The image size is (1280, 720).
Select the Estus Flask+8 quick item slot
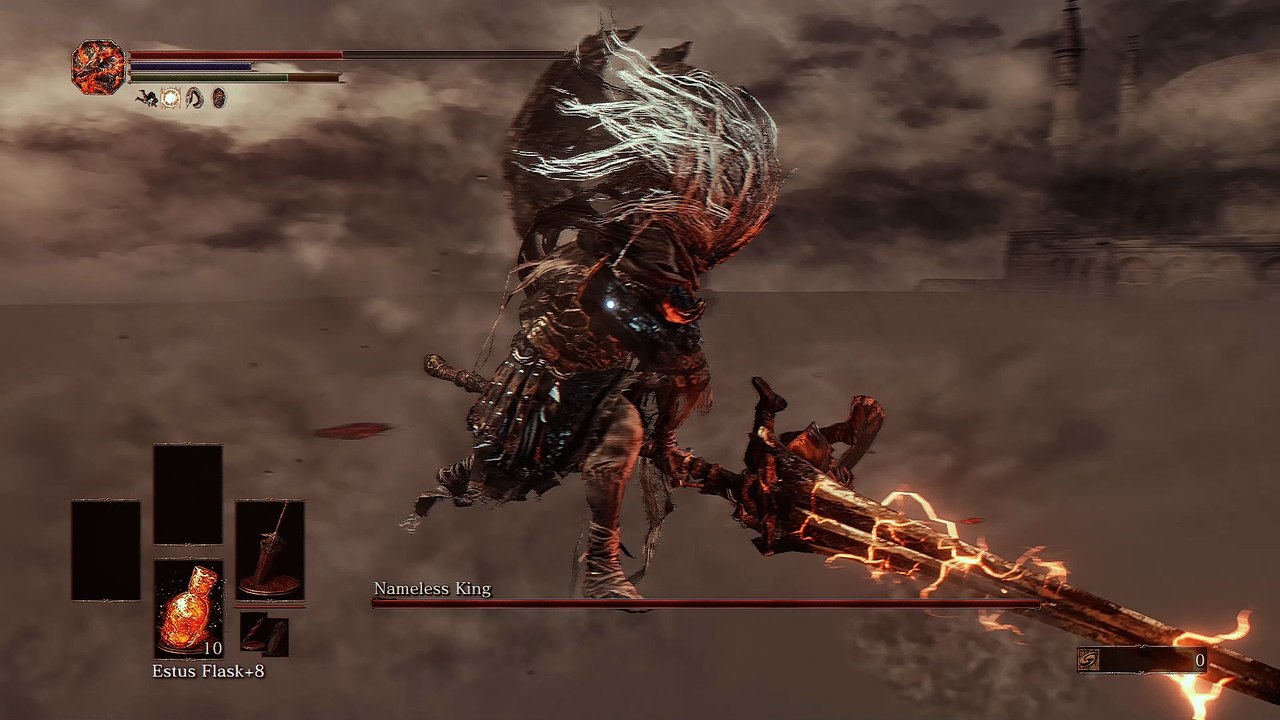point(188,608)
